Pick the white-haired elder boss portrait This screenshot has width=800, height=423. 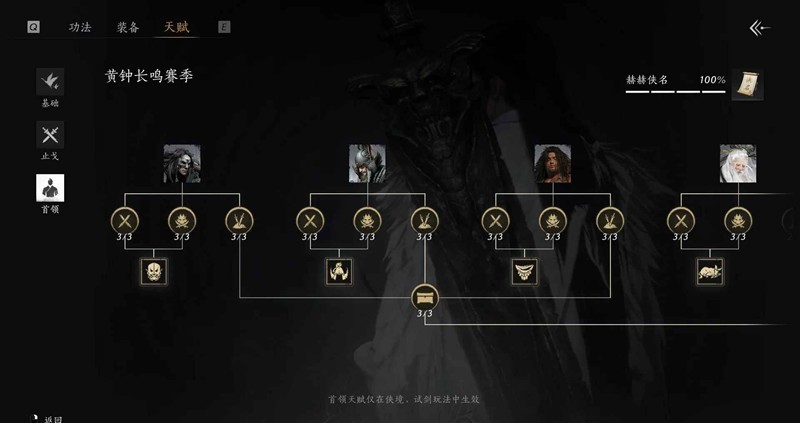click(x=738, y=163)
